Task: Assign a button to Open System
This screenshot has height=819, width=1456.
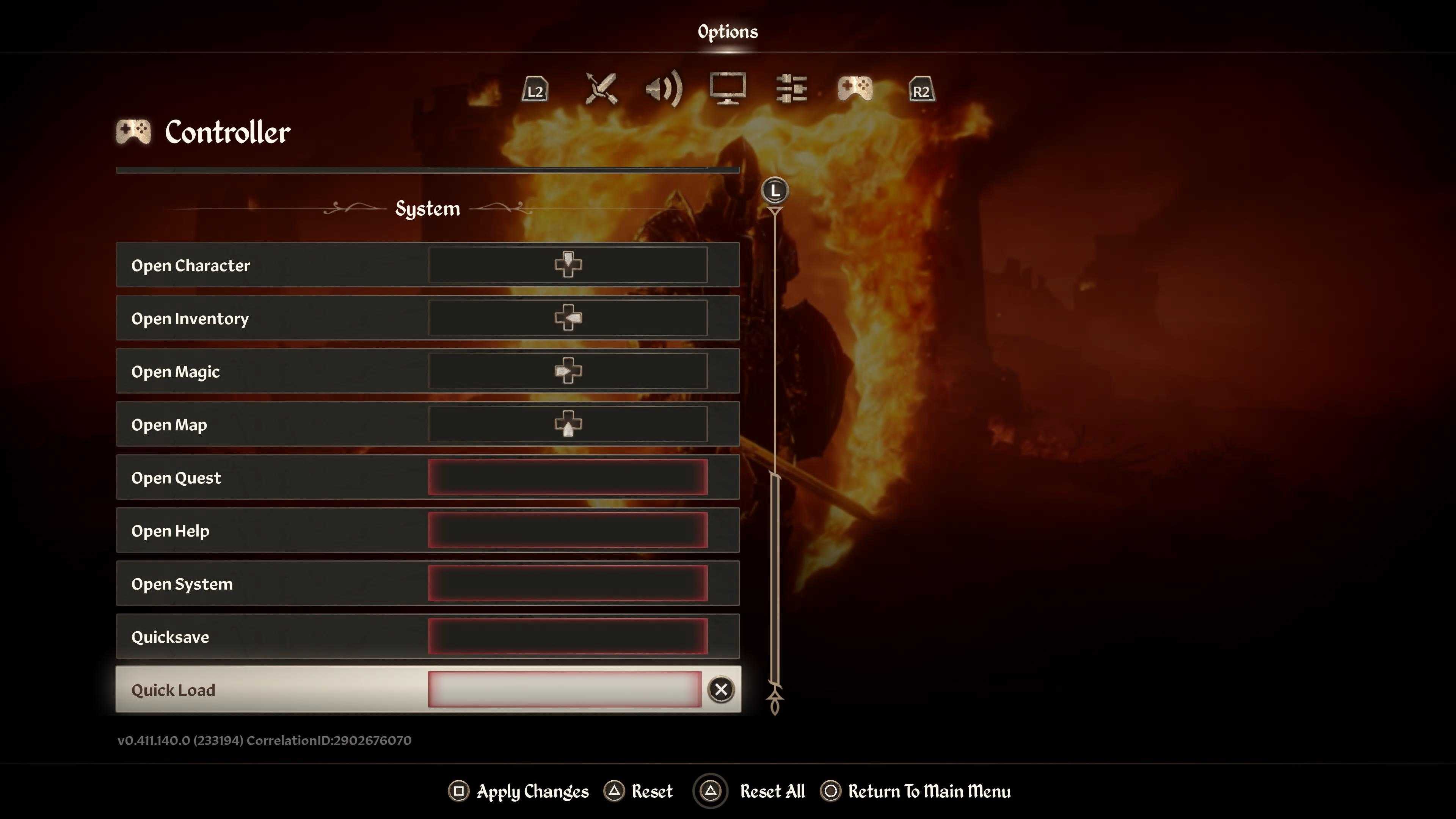Action: point(568,583)
